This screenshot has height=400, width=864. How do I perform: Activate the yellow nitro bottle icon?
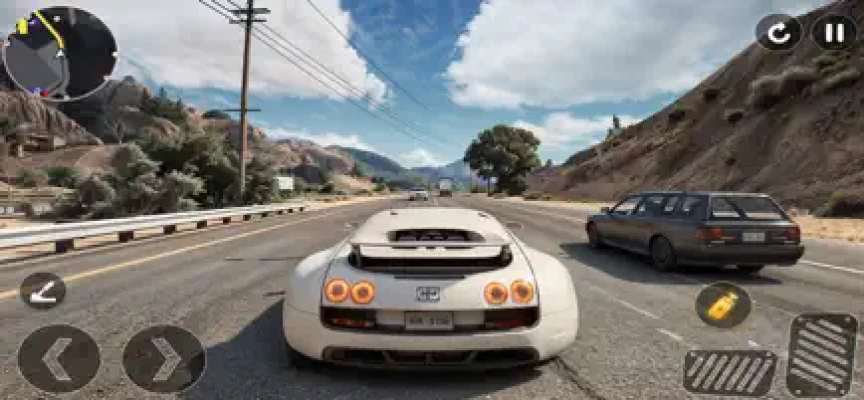click(723, 305)
